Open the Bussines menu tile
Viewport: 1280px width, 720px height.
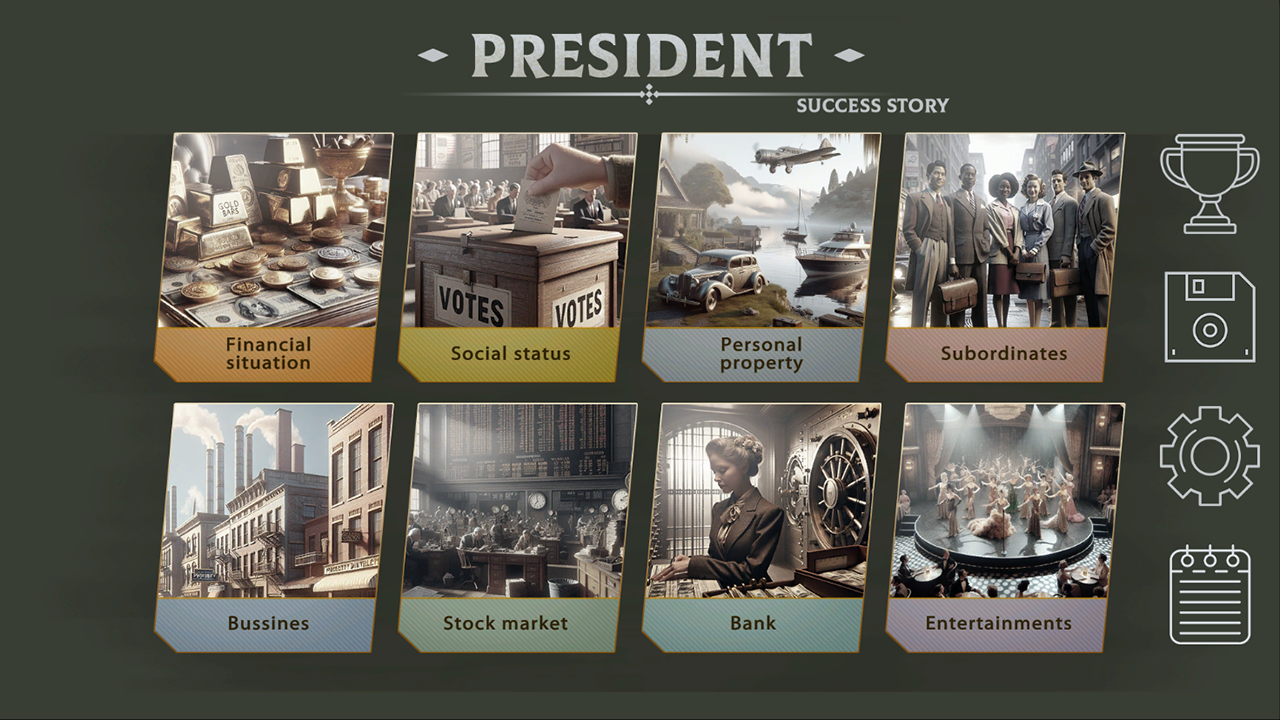[273, 526]
